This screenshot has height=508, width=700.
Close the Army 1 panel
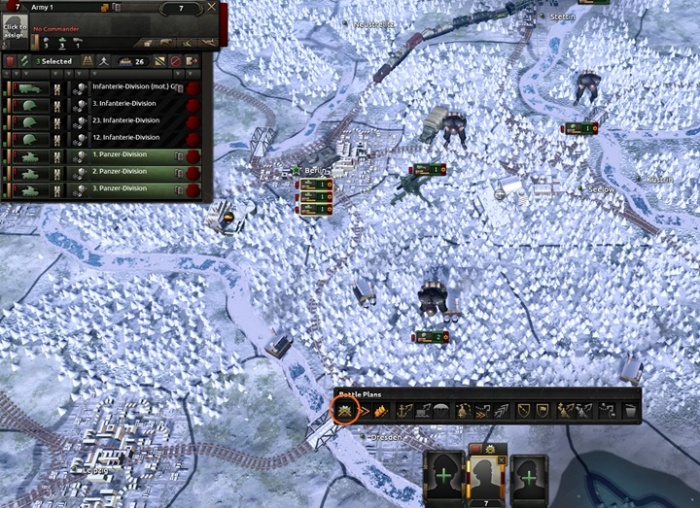pyautogui.click(x=211, y=7)
